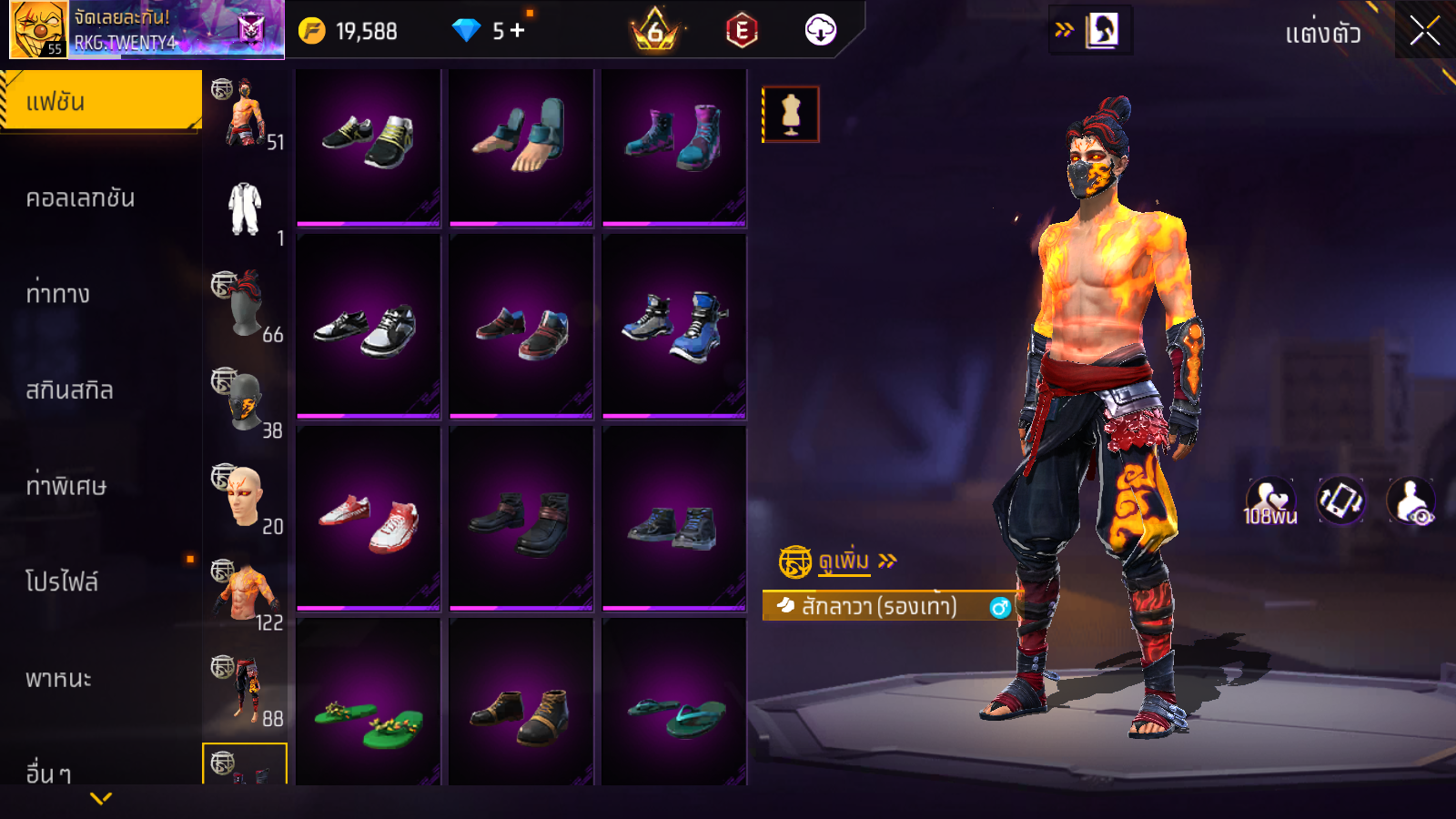Image resolution: width=1456 pixels, height=819 pixels.
Task: Choose the white jumpsuit outfit category
Action: [x=246, y=209]
